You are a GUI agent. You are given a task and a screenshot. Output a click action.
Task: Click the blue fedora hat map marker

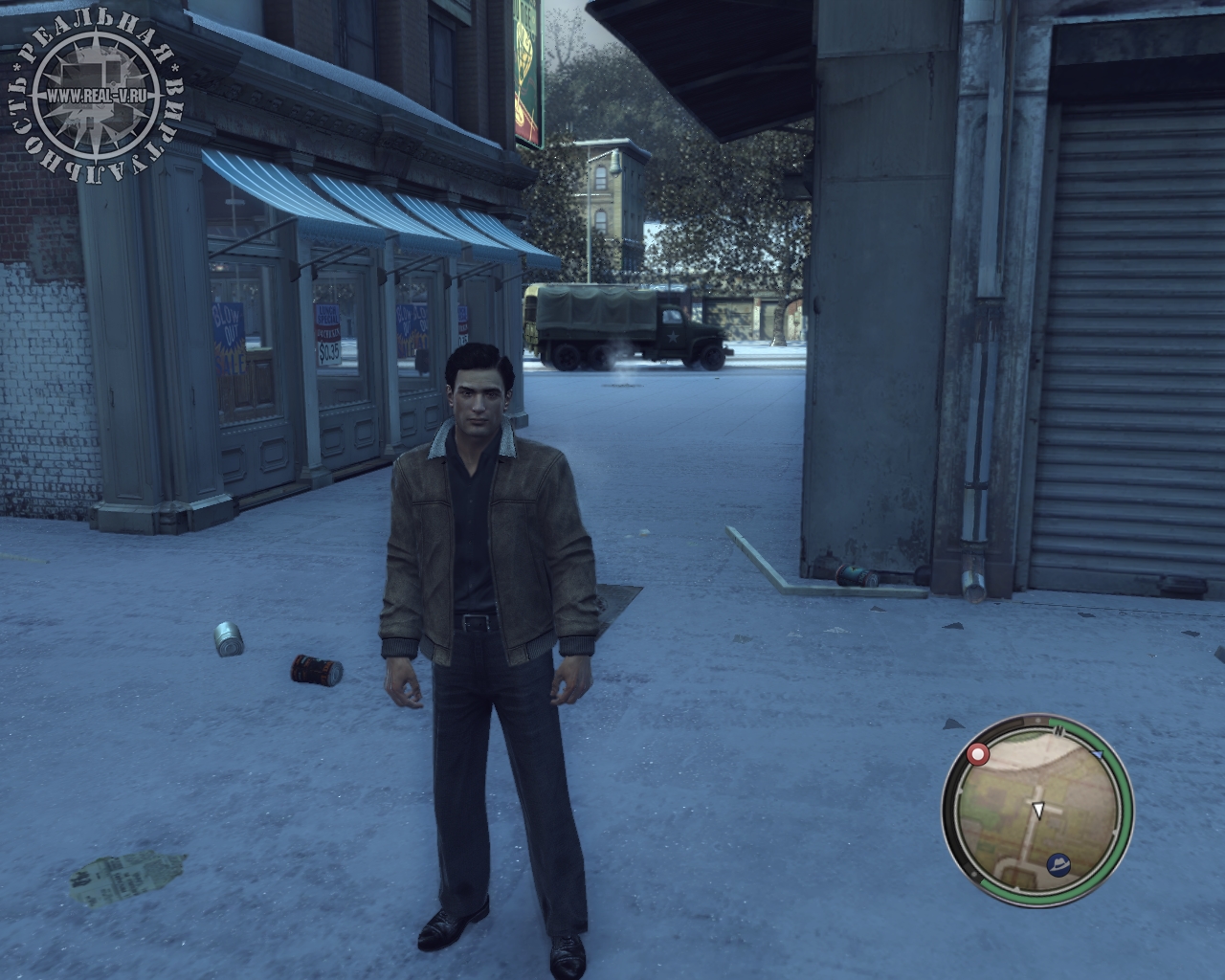click(x=1058, y=863)
